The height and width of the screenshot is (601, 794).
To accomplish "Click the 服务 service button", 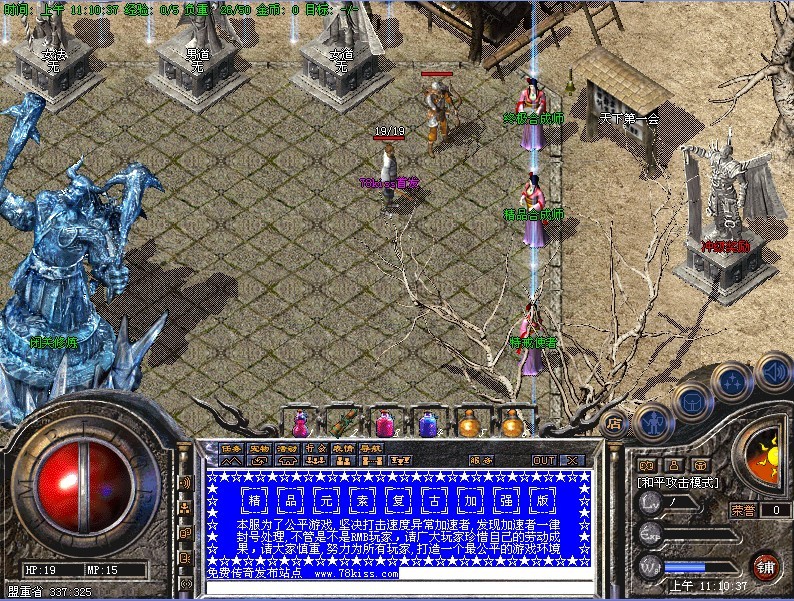I will click(480, 460).
